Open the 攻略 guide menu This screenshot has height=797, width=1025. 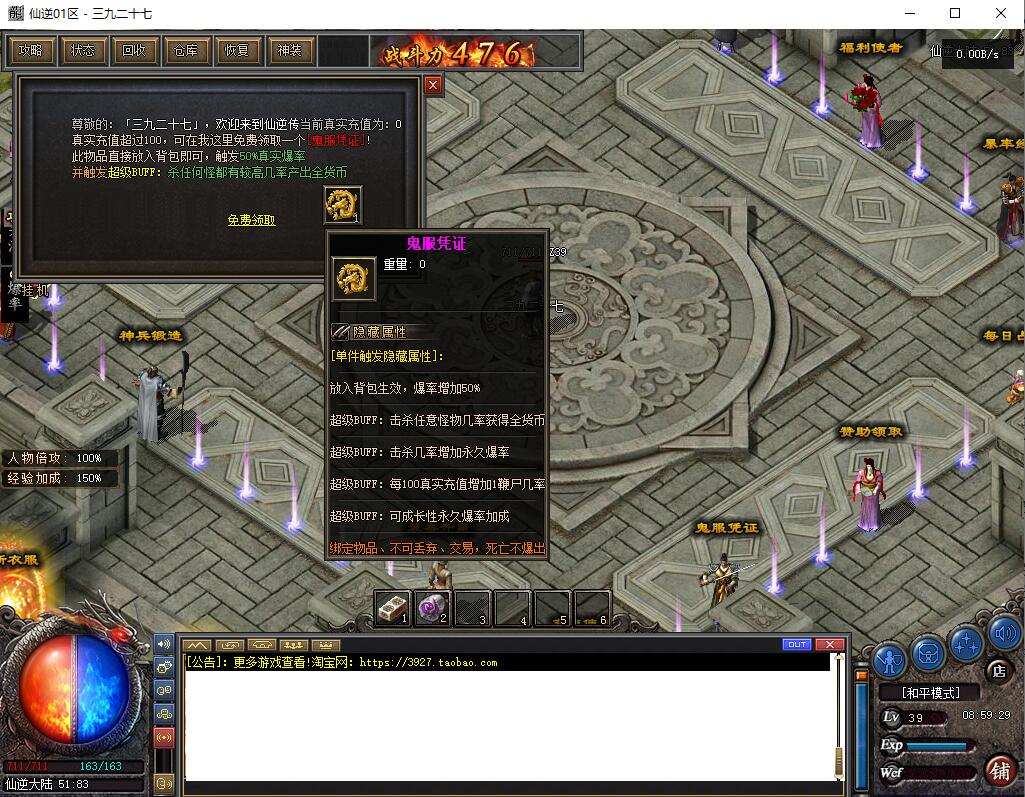tap(31, 51)
